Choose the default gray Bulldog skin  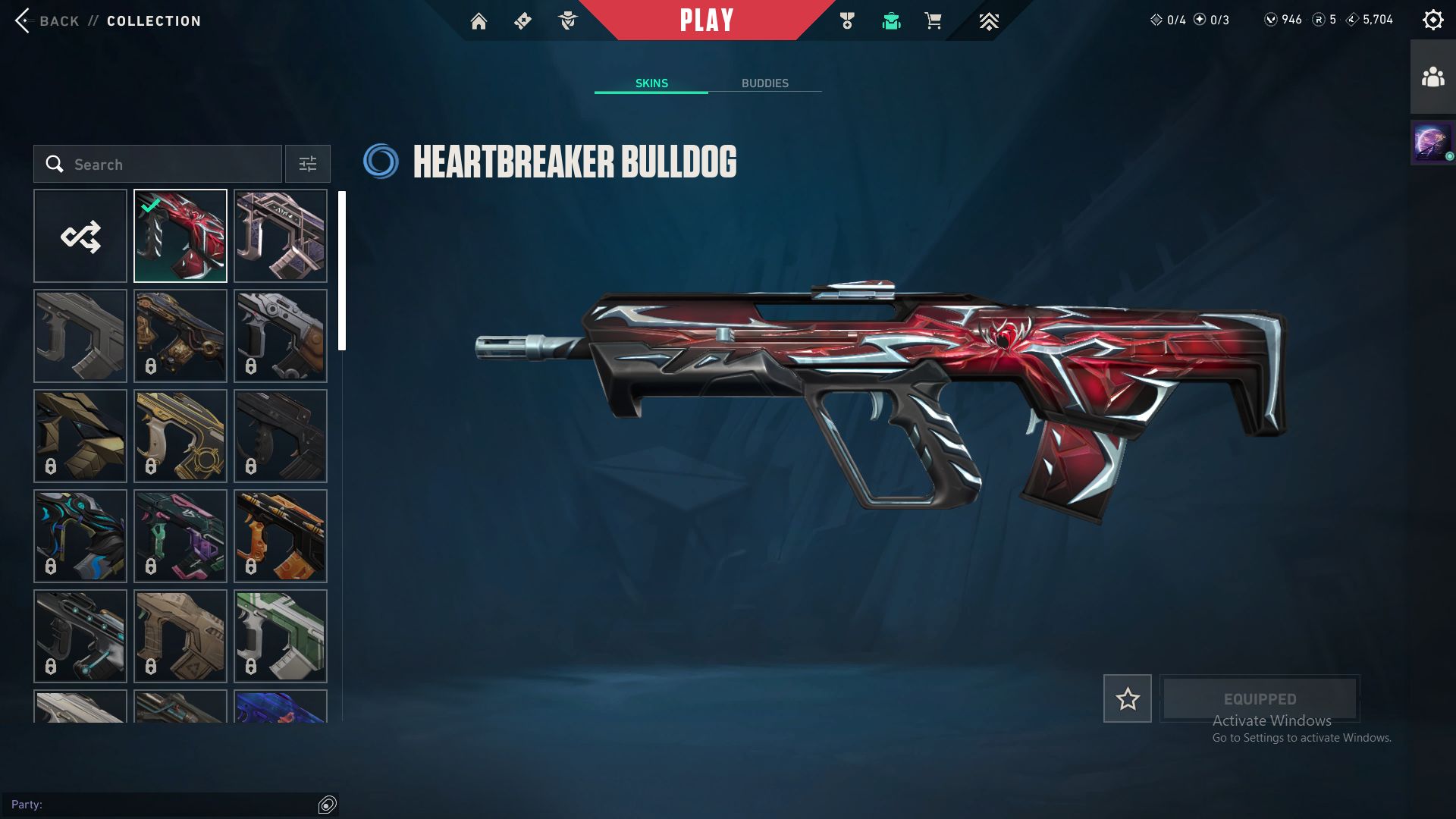tap(80, 337)
